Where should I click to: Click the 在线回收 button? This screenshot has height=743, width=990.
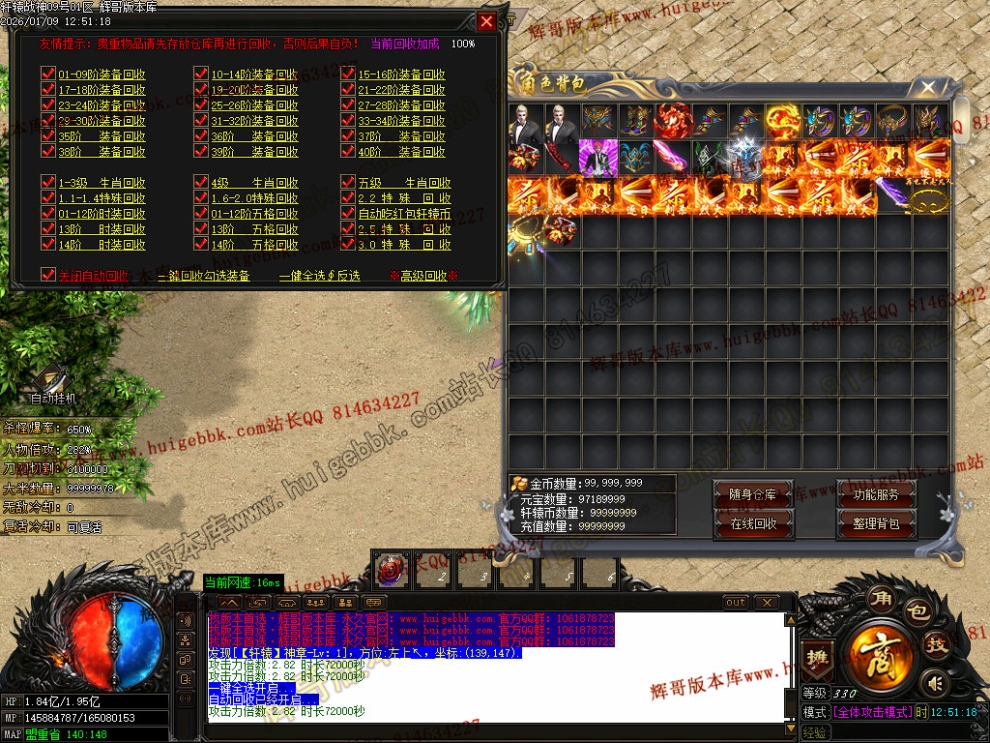pos(752,523)
